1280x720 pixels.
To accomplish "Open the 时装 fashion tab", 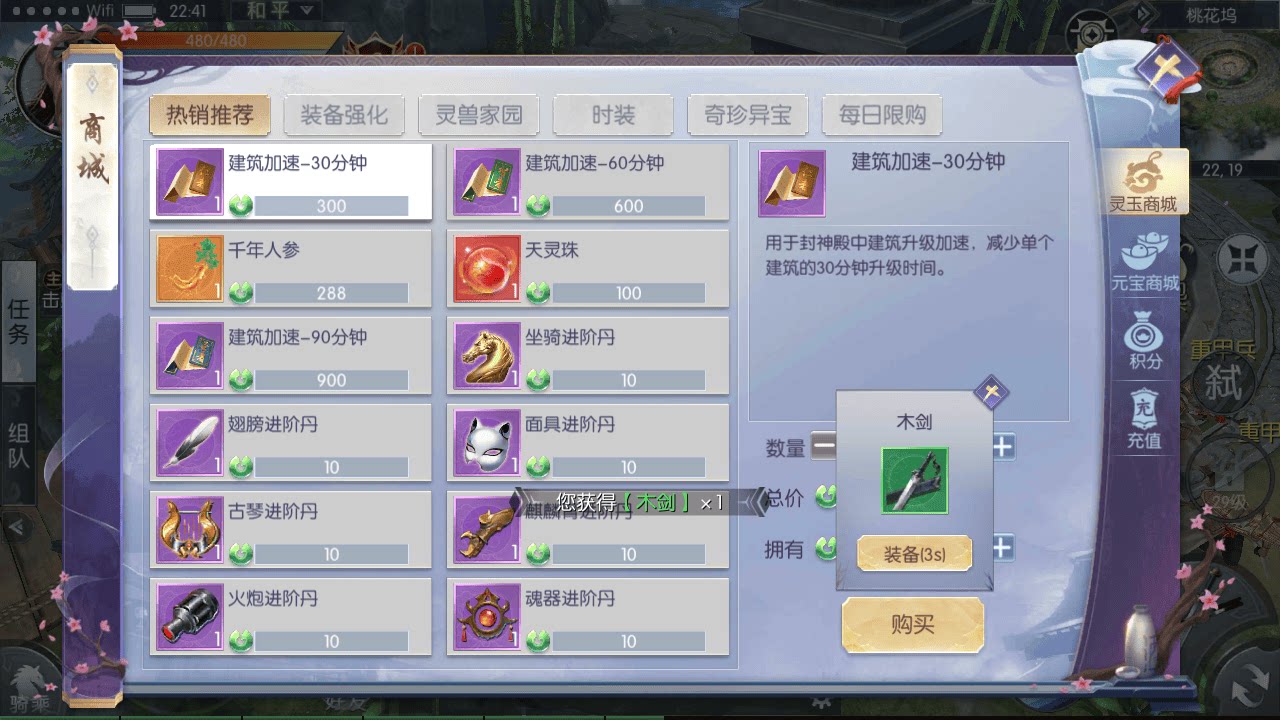I will (613, 114).
